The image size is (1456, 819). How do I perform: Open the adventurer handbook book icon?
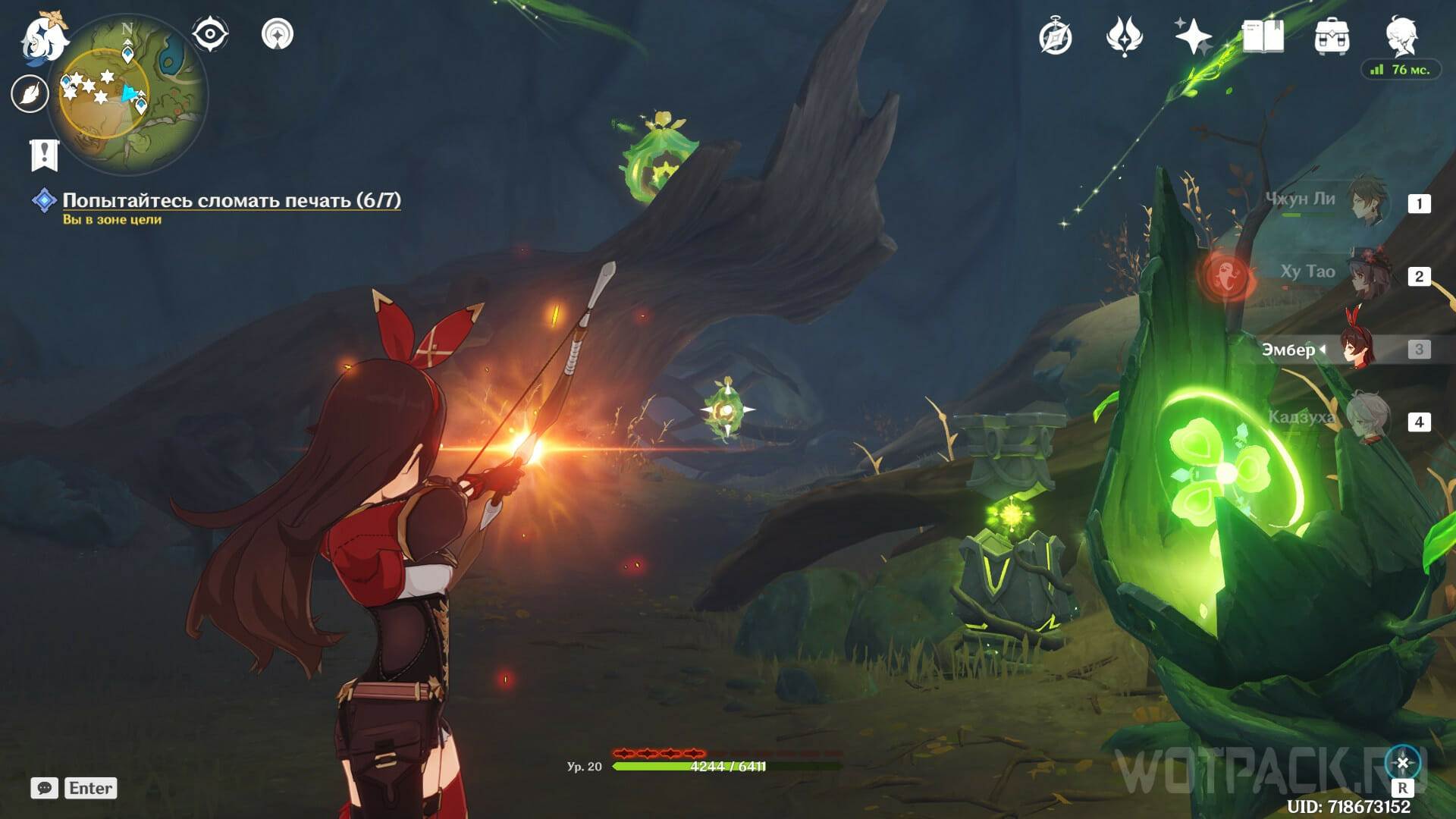pyautogui.click(x=1263, y=36)
